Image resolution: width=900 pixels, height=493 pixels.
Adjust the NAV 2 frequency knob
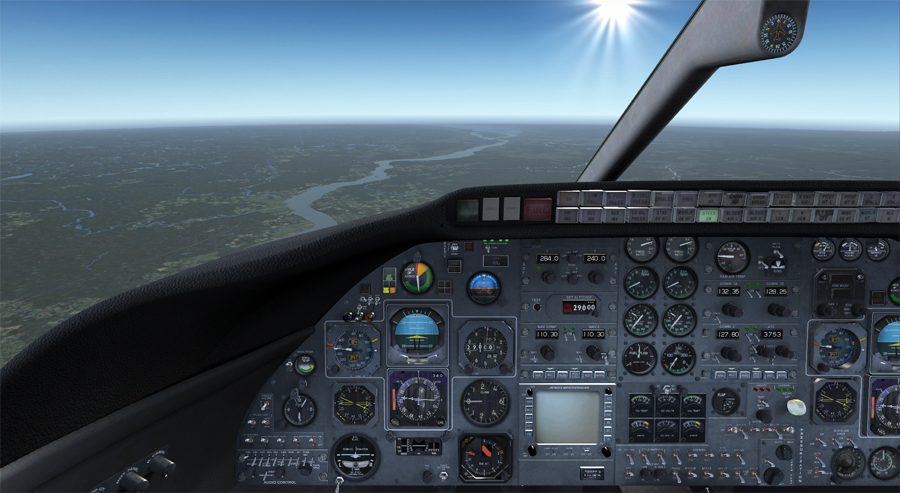[593, 352]
